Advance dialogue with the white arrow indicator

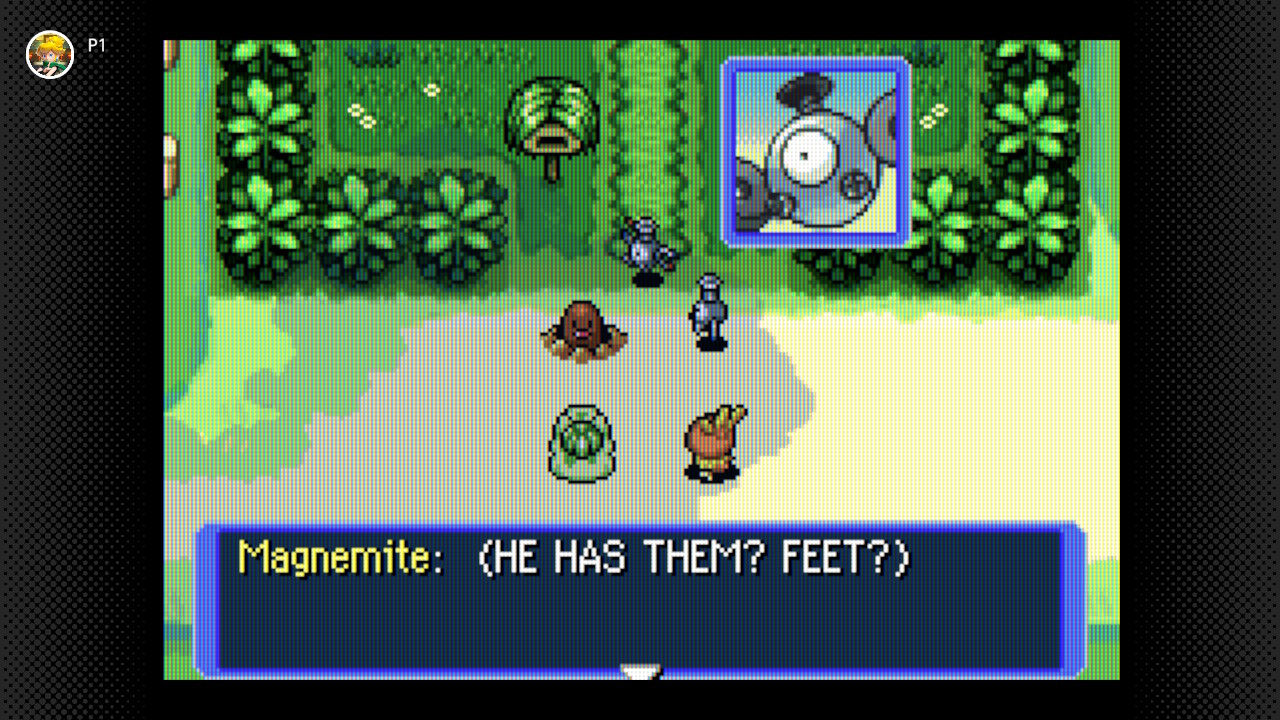640,671
